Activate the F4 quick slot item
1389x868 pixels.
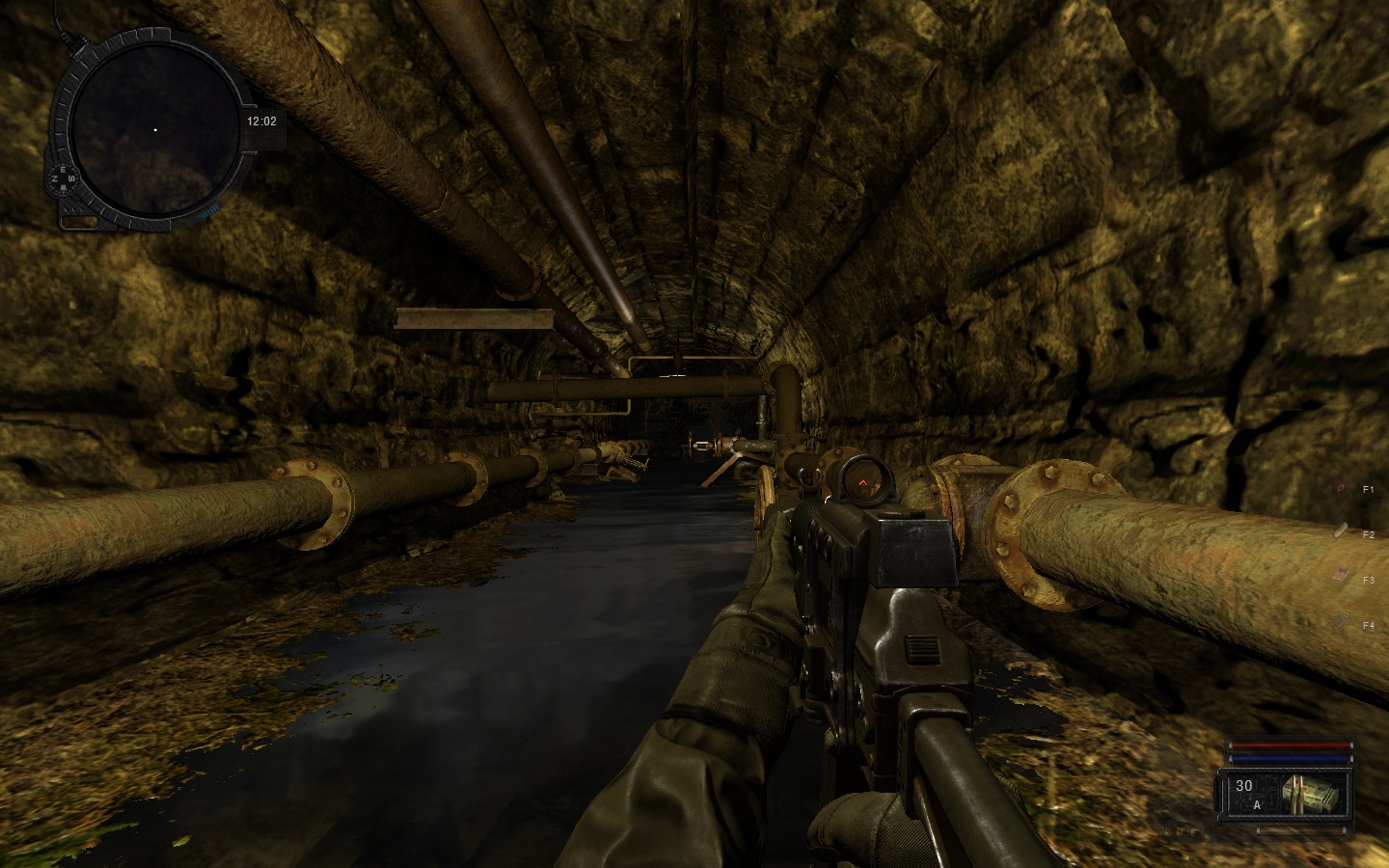click(1341, 621)
